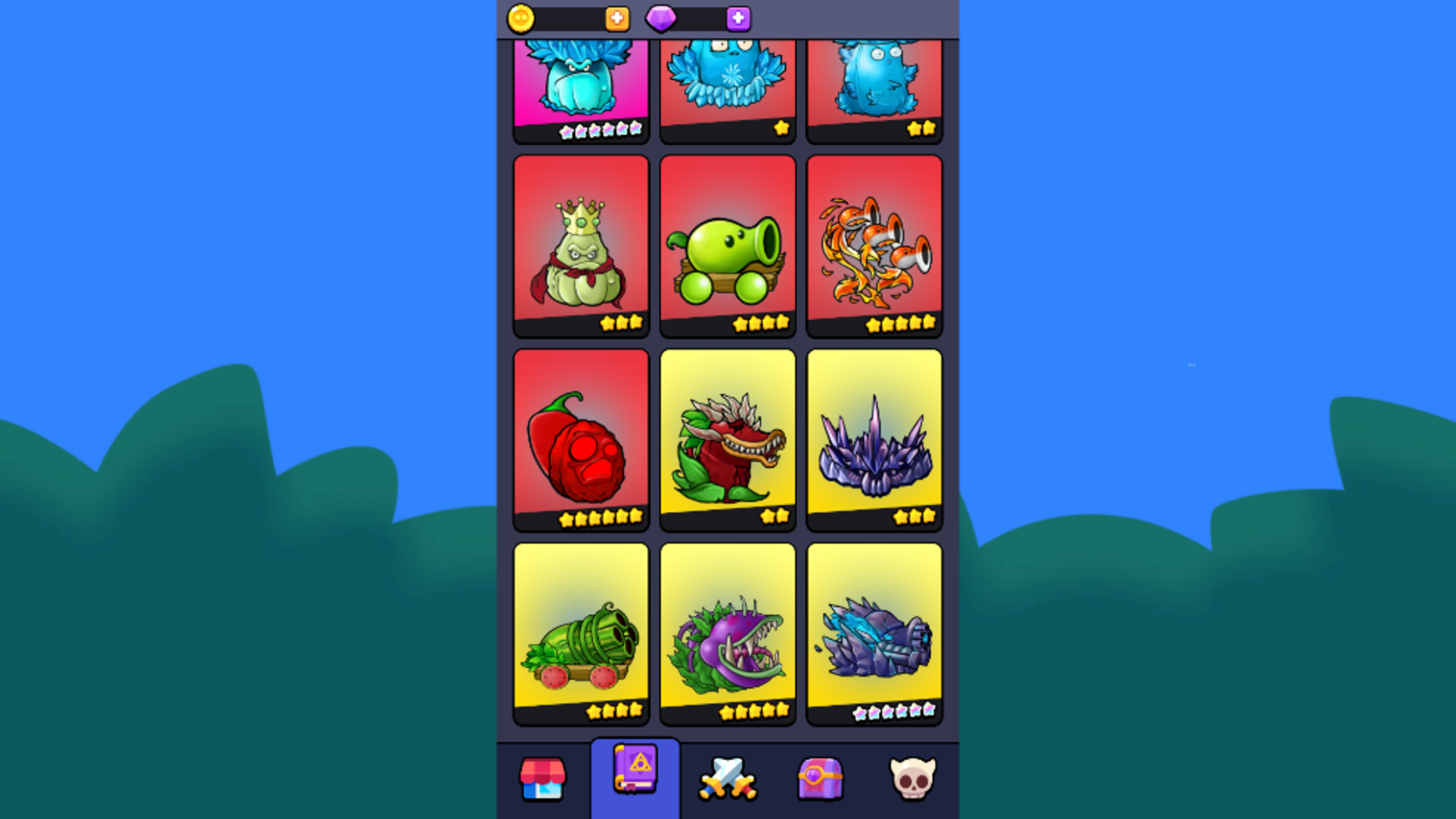Open the purple spellbook collection icon

click(x=635, y=778)
